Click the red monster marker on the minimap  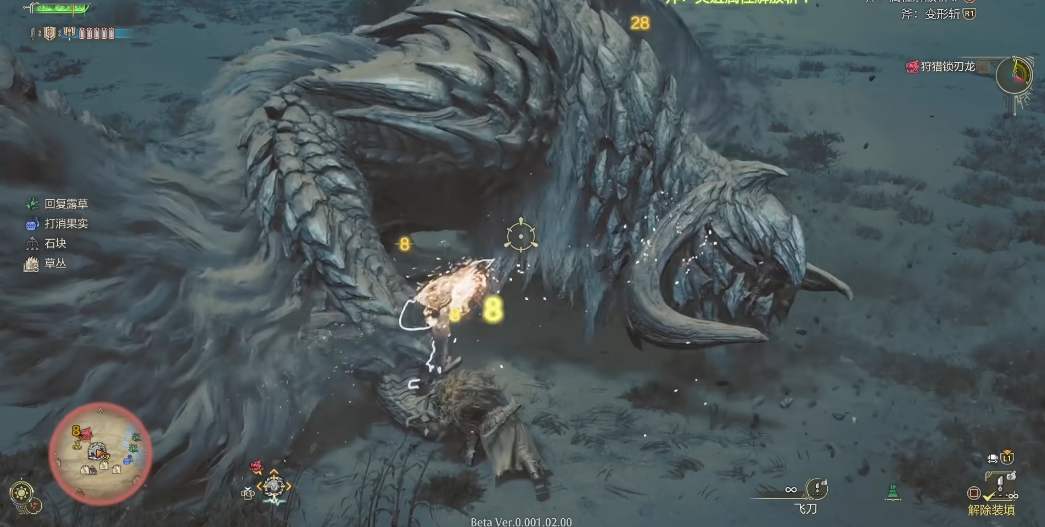(x=87, y=433)
